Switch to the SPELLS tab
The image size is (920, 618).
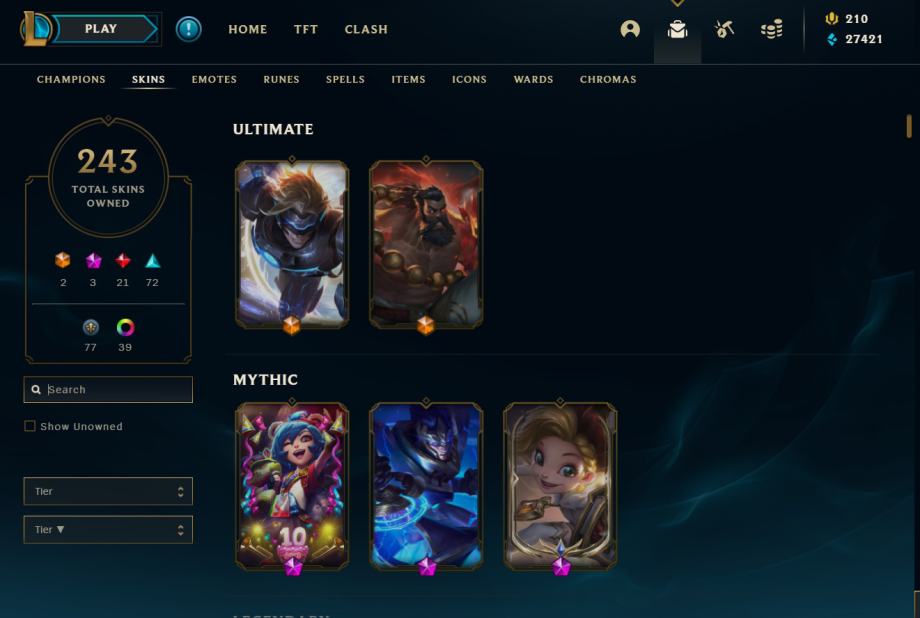tap(345, 79)
